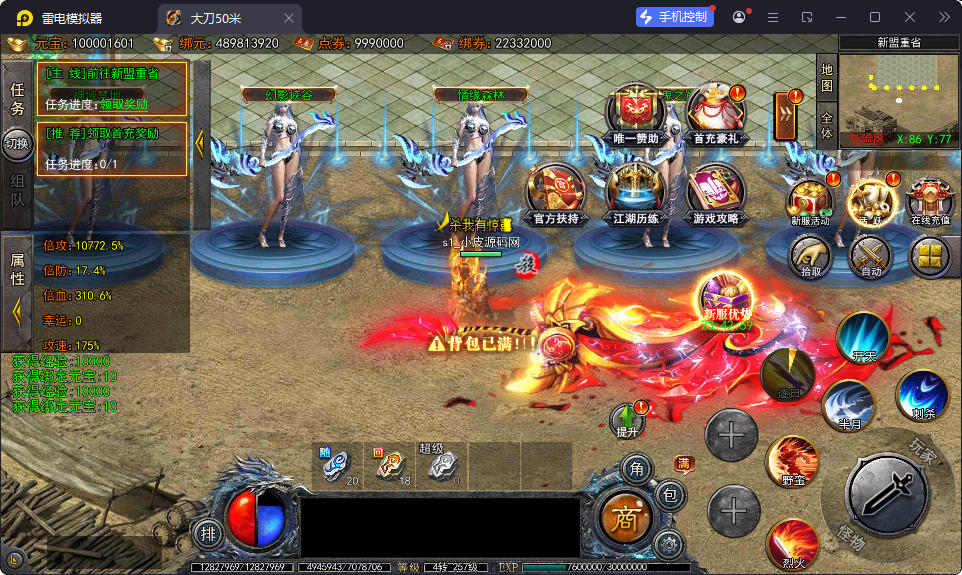This screenshot has height=575, width=962.
Task: Open the 包 bag button
Action: (x=670, y=494)
